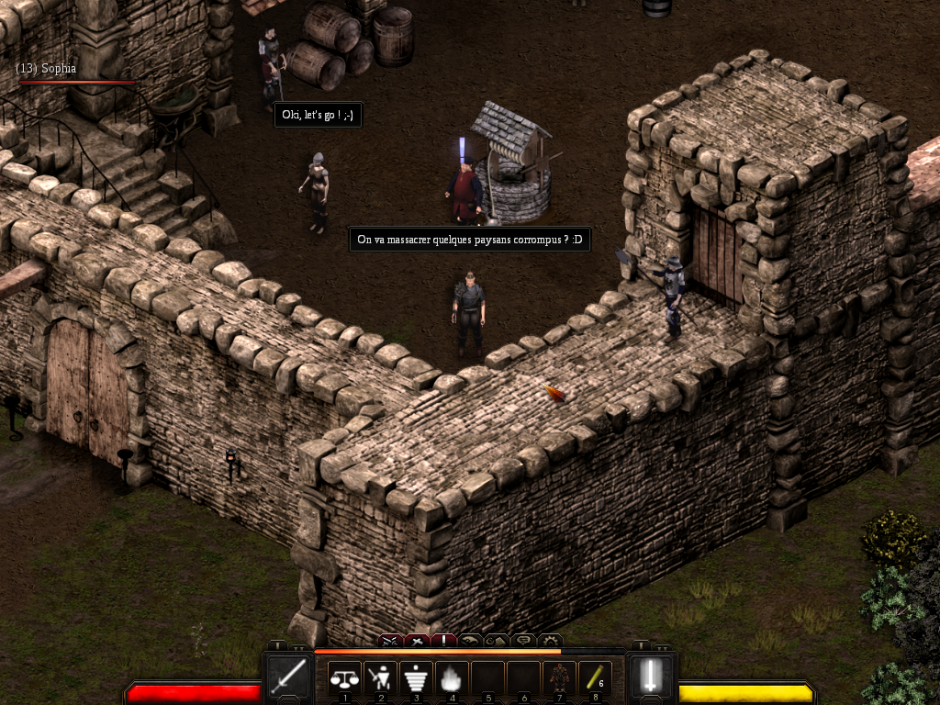Open the exclamation mark red tab
The height and width of the screenshot is (705, 940).
[x=443, y=640]
